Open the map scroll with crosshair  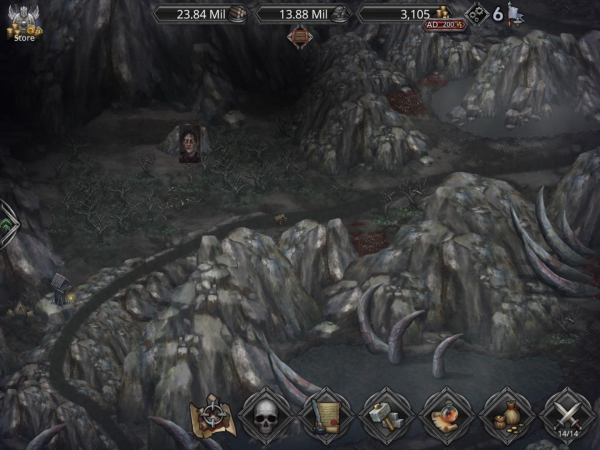213,414
